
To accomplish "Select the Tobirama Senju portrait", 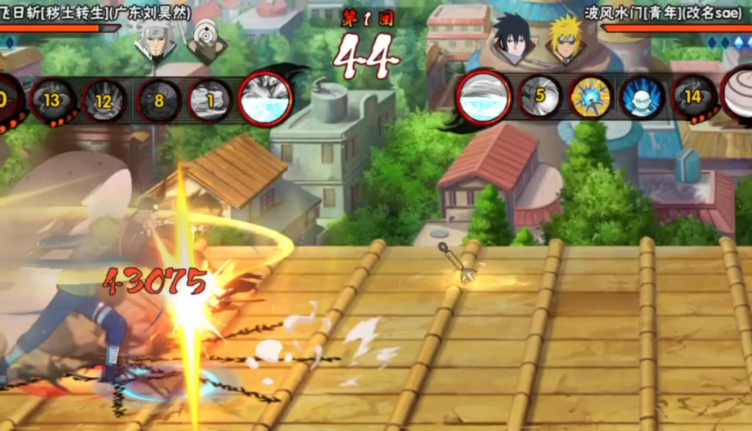I will [159, 42].
